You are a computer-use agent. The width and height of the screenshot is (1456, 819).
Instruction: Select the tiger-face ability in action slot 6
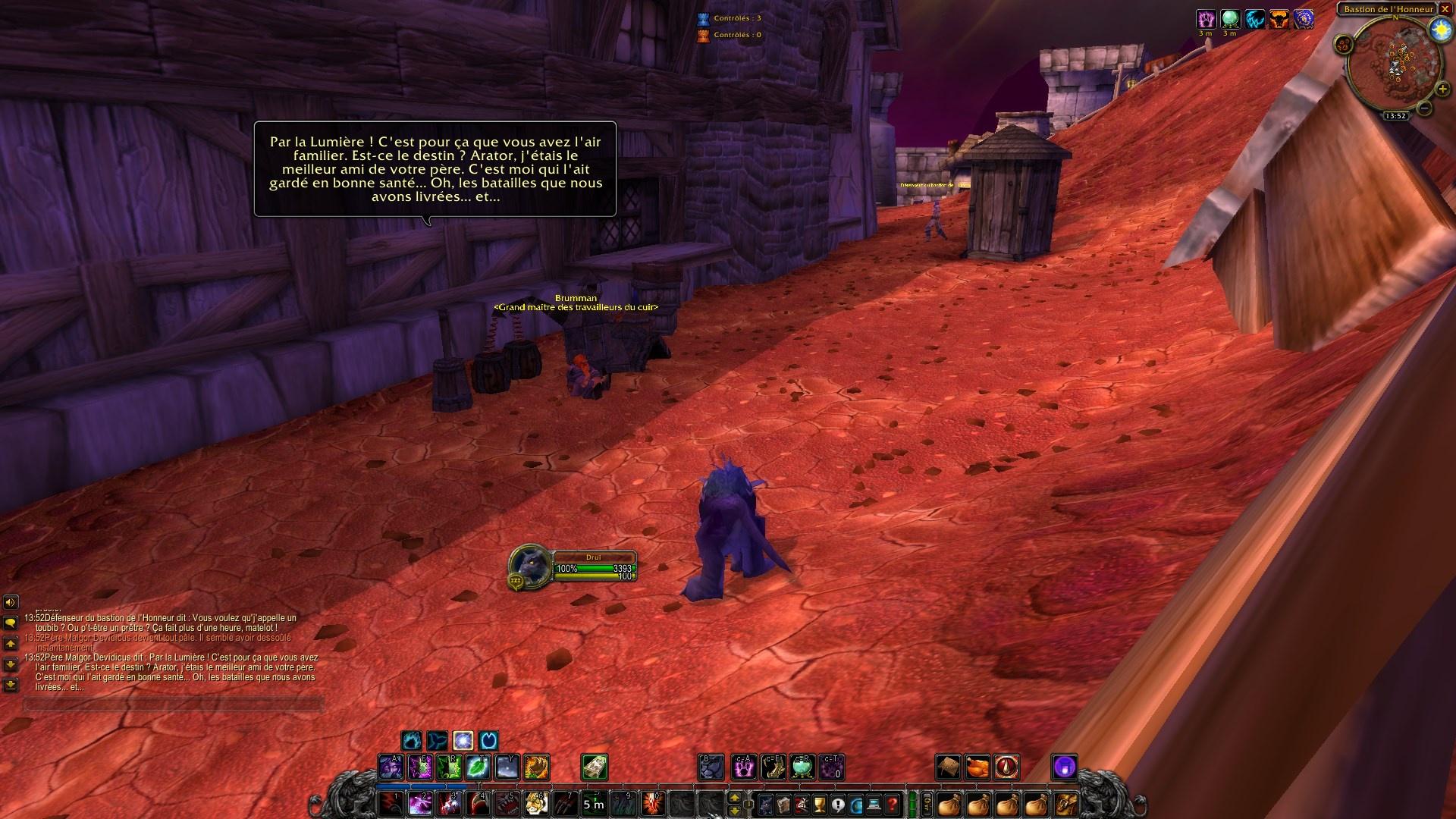coord(535,805)
